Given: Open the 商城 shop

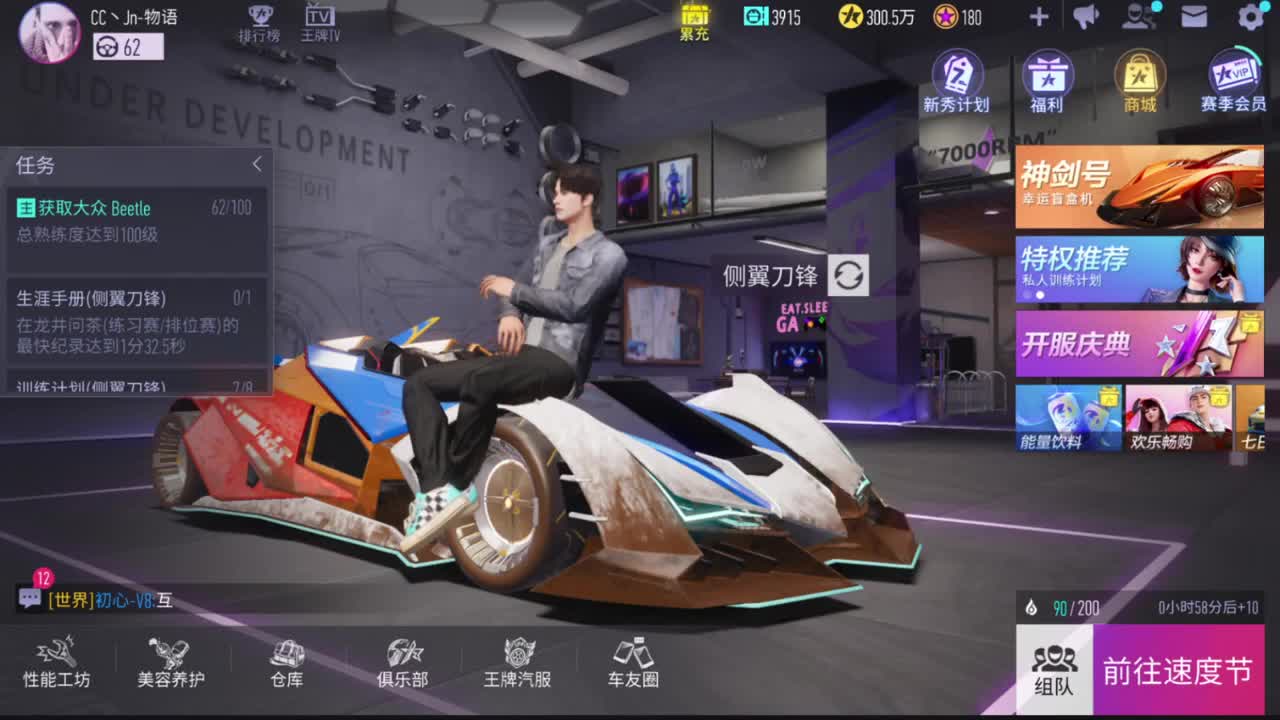Looking at the screenshot, I should [1140, 80].
